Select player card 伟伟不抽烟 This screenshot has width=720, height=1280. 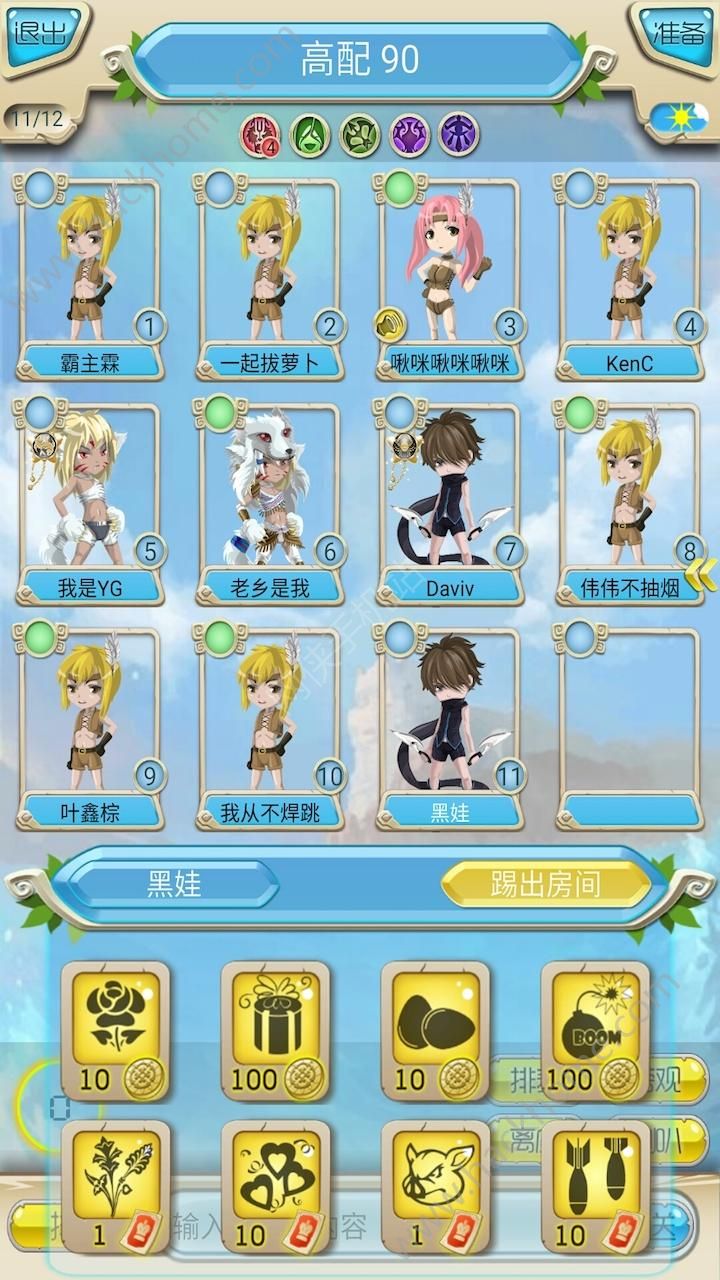pyautogui.click(x=630, y=500)
